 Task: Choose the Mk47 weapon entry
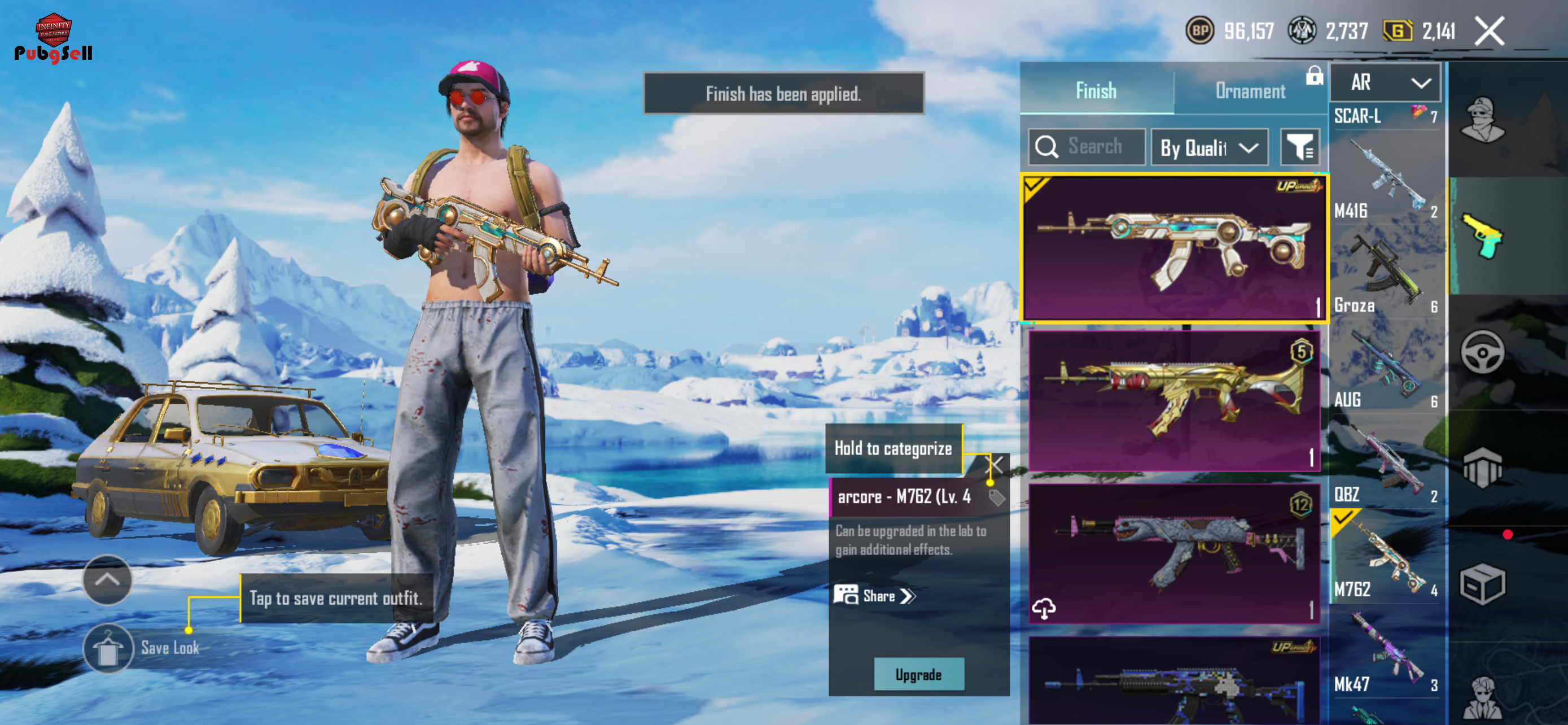(1385, 657)
